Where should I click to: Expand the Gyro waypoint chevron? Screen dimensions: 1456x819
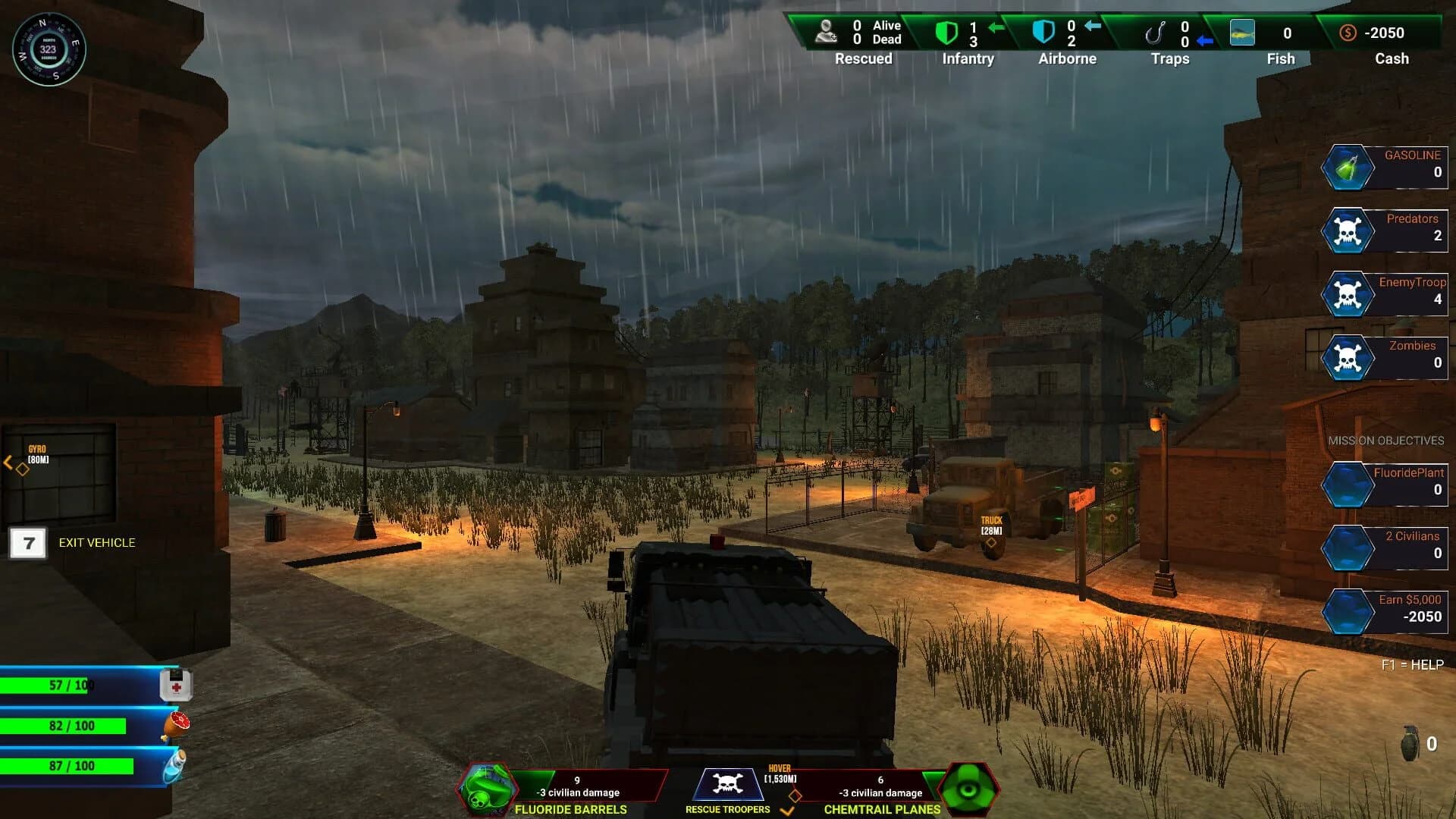click(x=8, y=463)
